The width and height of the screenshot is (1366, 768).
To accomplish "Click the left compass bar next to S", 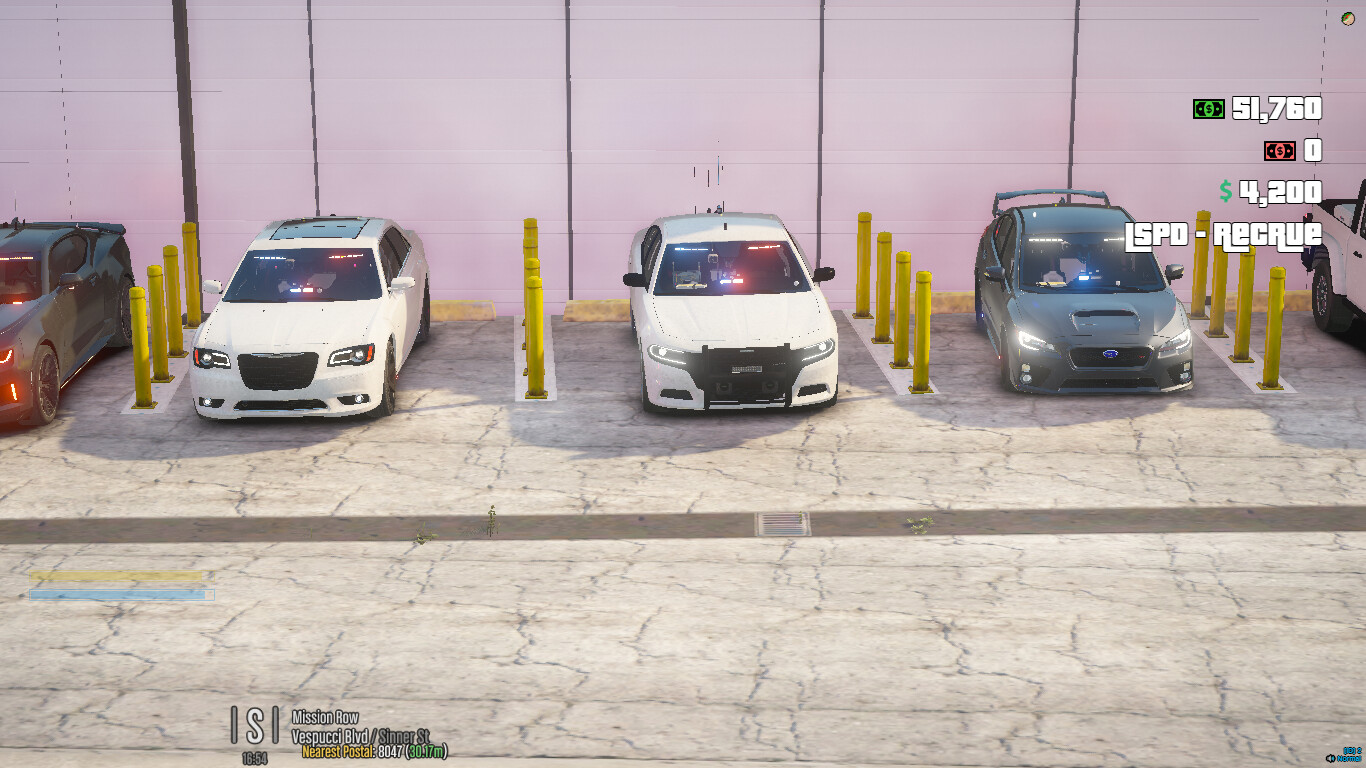I will 234,724.
